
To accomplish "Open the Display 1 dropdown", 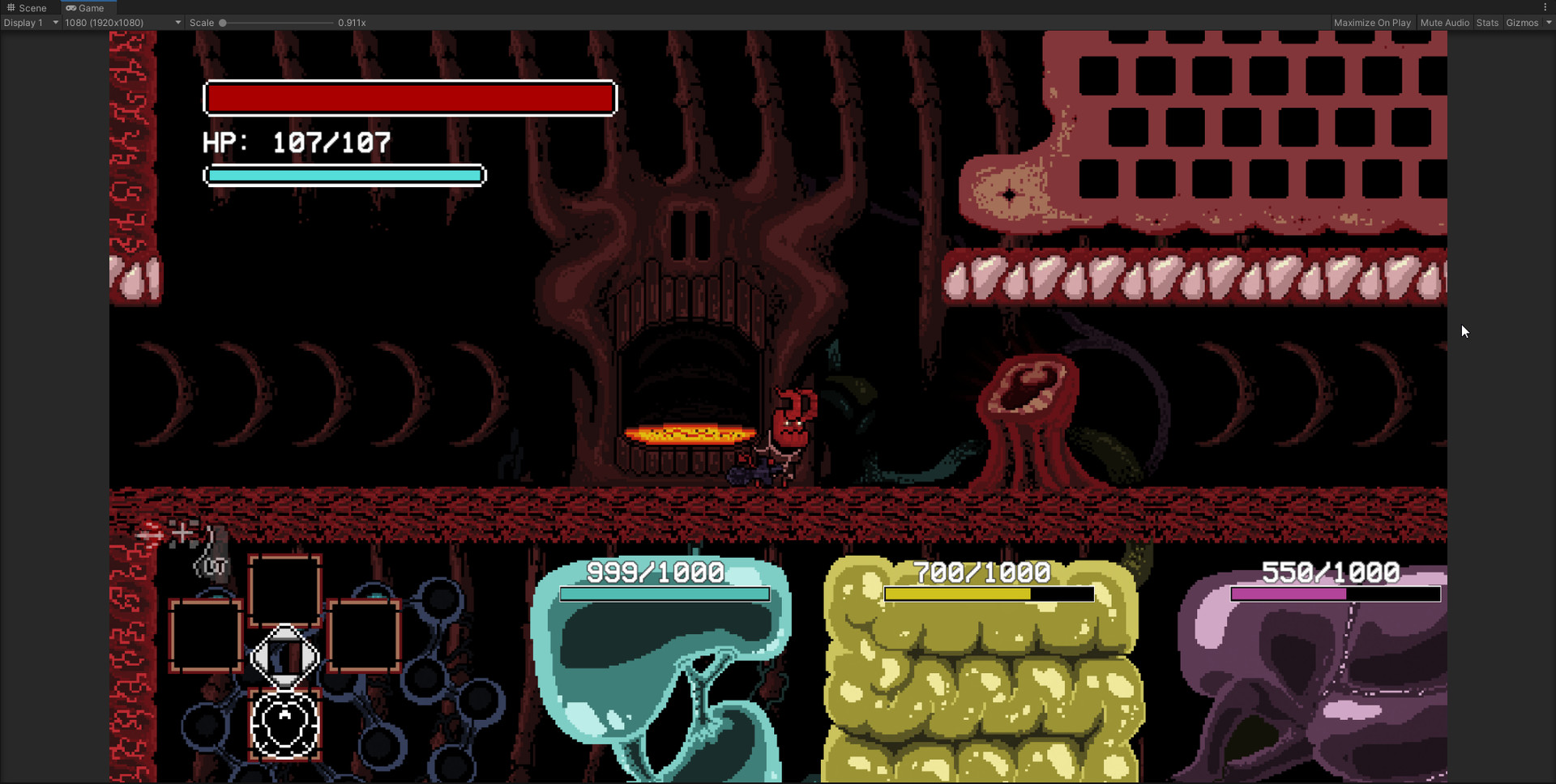I will [x=31, y=23].
